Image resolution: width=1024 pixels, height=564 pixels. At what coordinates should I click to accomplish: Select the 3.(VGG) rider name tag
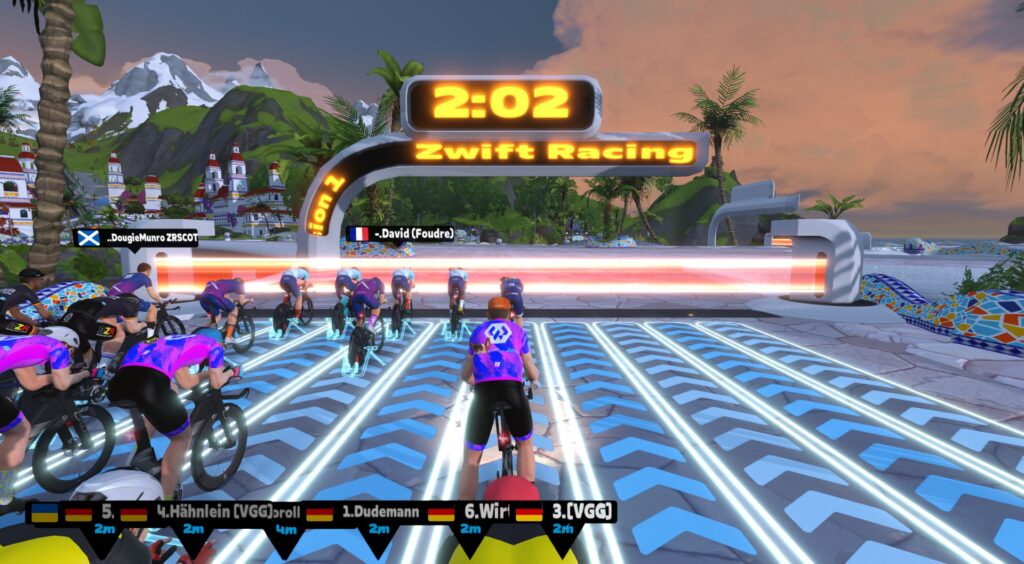pyautogui.click(x=565, y=512)
